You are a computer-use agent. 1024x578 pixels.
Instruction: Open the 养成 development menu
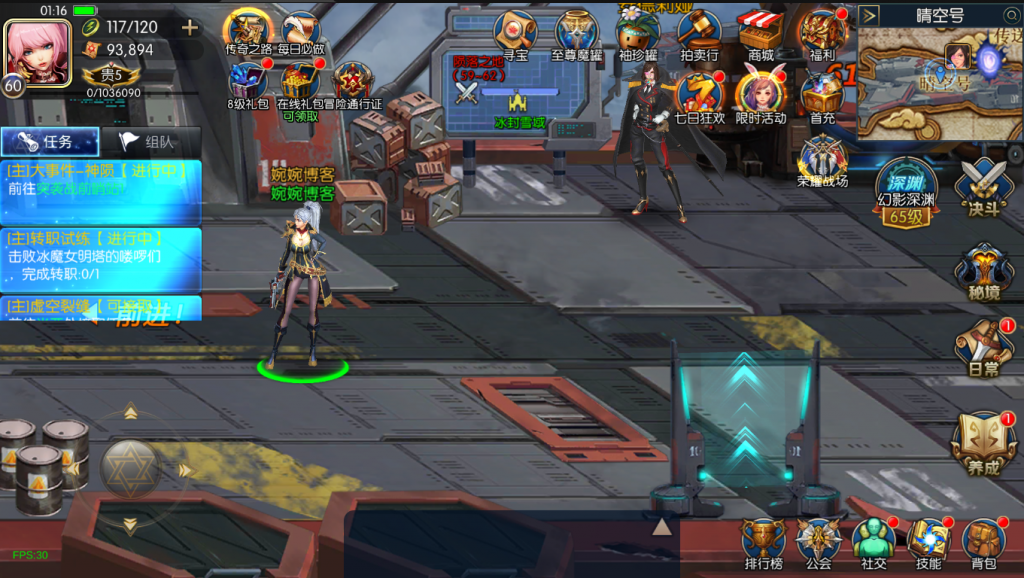pos(983,443)
